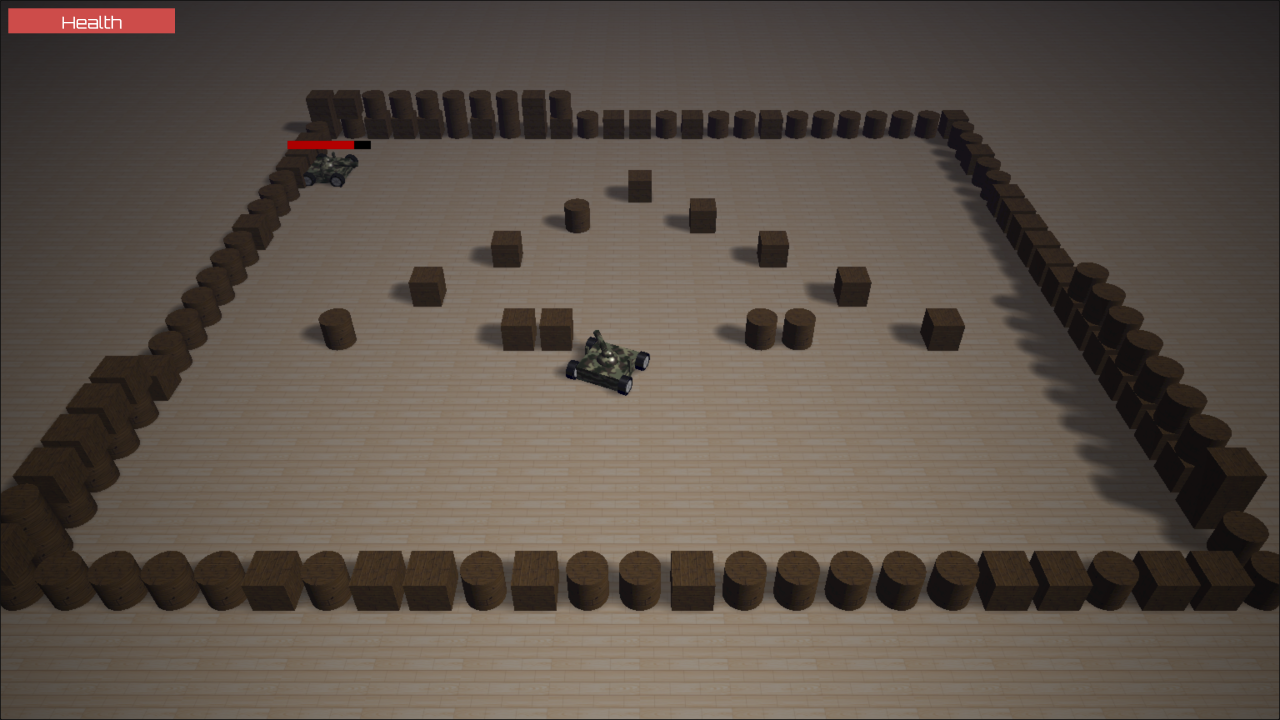Click the highest cube obstacle above the arena center
Screen dimensions: 1280x720
pyautogui.click(x=640, y=185)
